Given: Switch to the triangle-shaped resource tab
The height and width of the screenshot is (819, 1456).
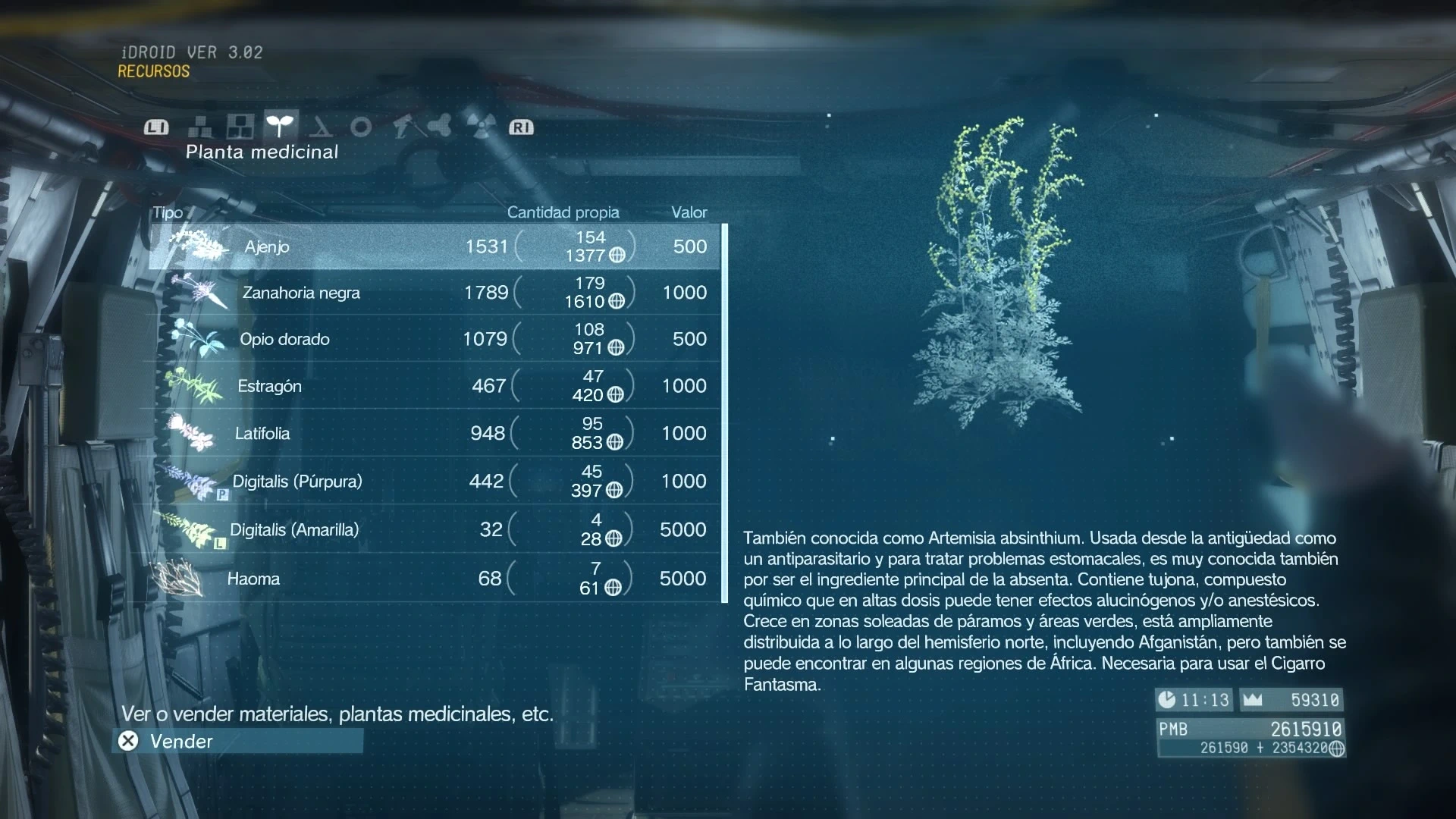Looking at the screenshot, I should point(321,127).
